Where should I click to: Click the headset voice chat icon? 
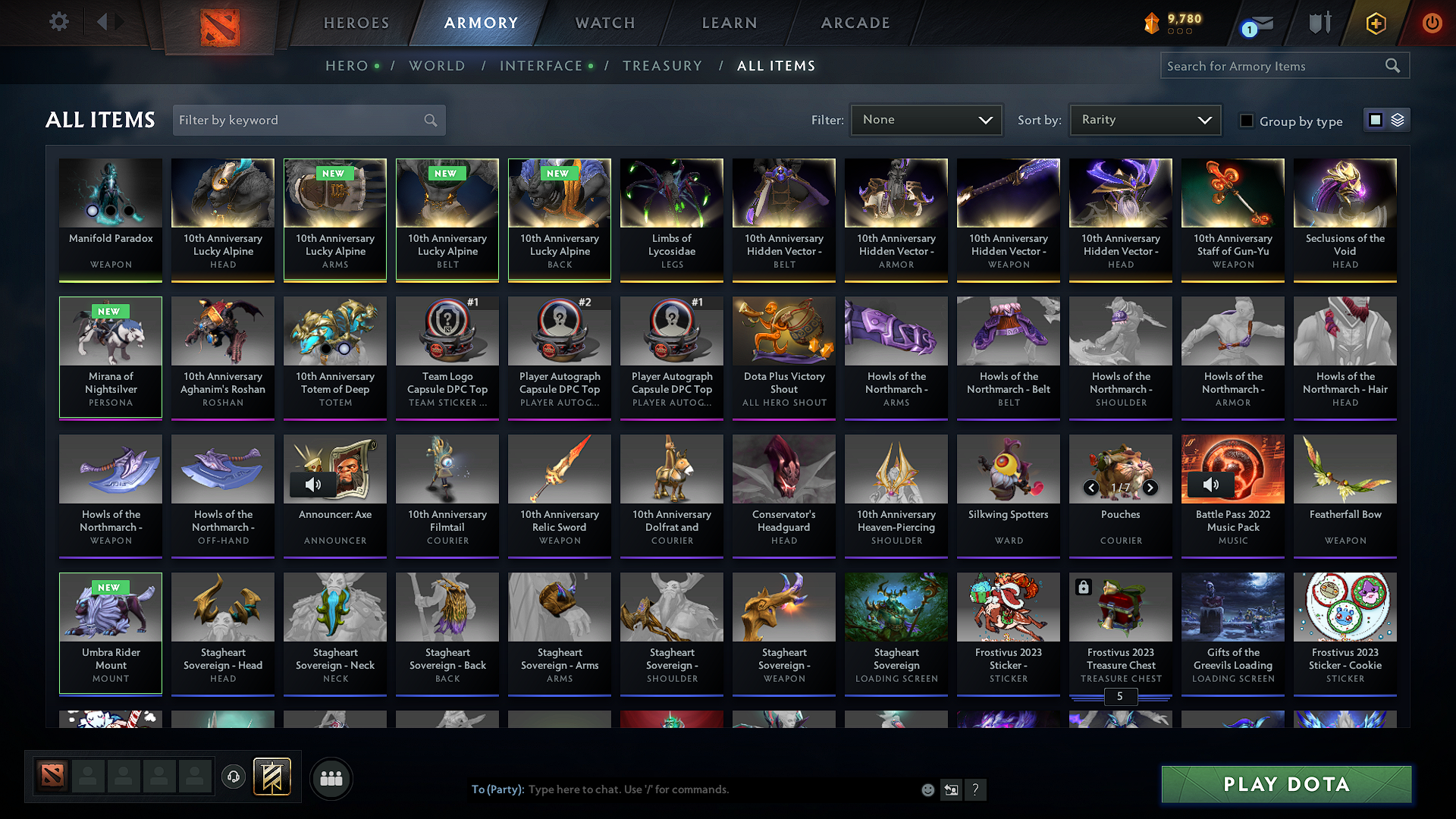[234, 778]
